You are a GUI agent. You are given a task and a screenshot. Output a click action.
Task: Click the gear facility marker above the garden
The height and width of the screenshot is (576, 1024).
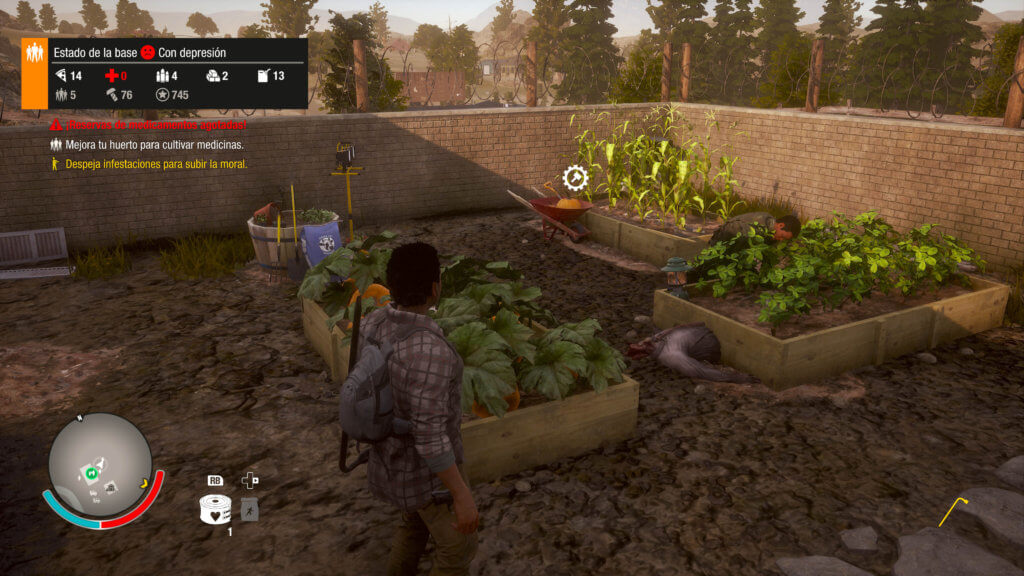coord(575,179)
